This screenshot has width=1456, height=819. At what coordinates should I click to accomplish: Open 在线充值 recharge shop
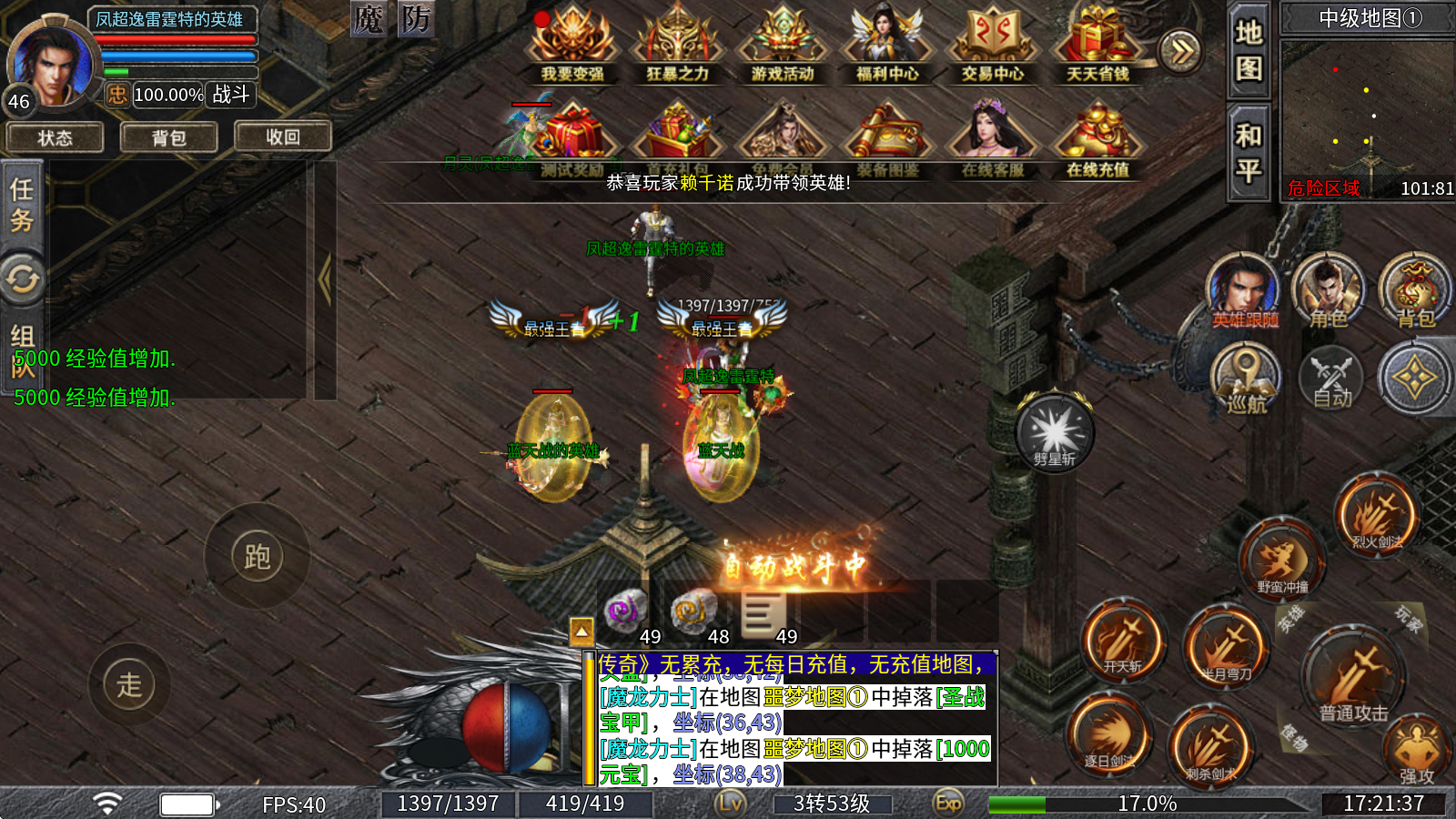point(1097,141)
